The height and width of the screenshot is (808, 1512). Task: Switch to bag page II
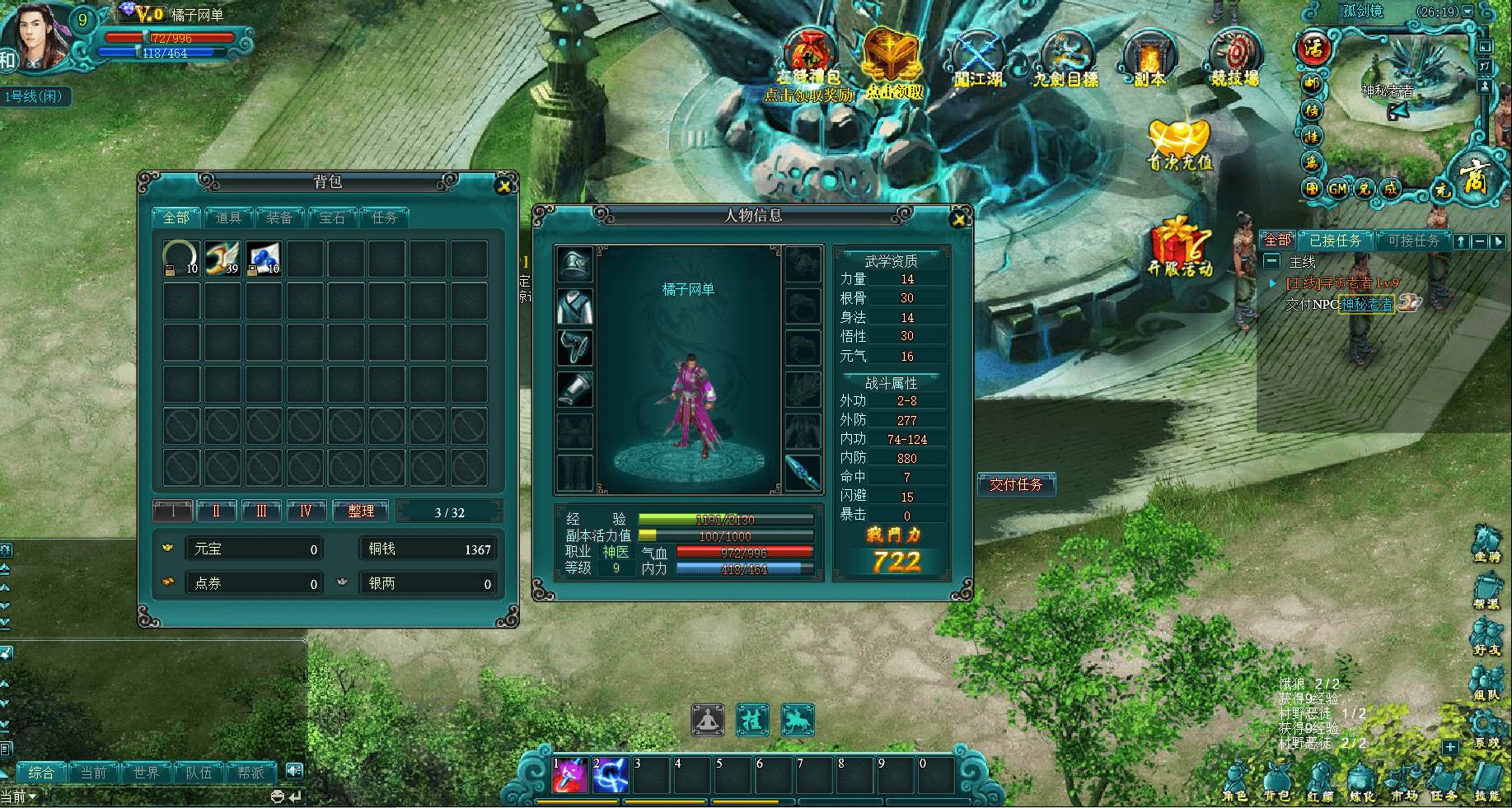217,511
